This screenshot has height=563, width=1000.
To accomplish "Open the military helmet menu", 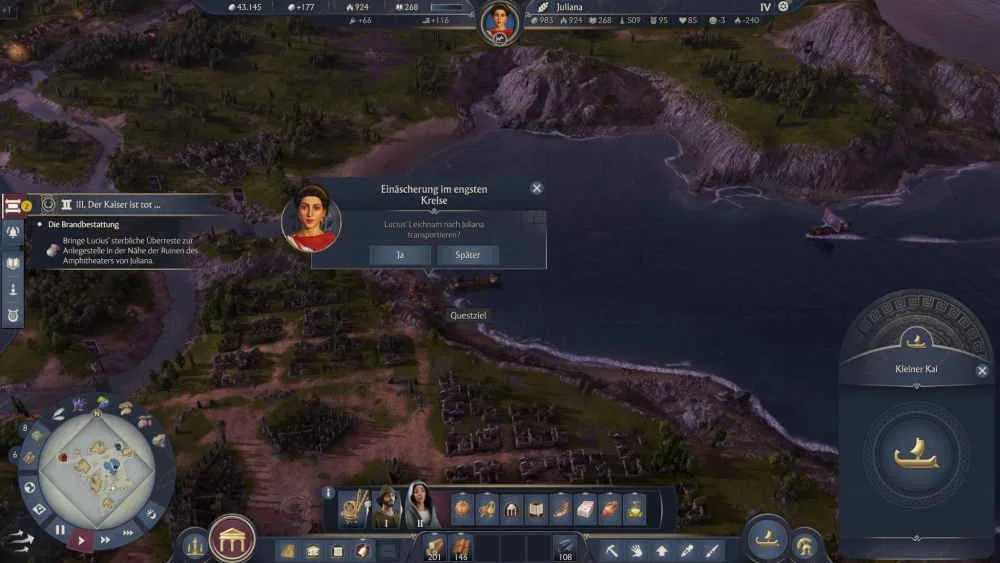I will click(805, 545).
